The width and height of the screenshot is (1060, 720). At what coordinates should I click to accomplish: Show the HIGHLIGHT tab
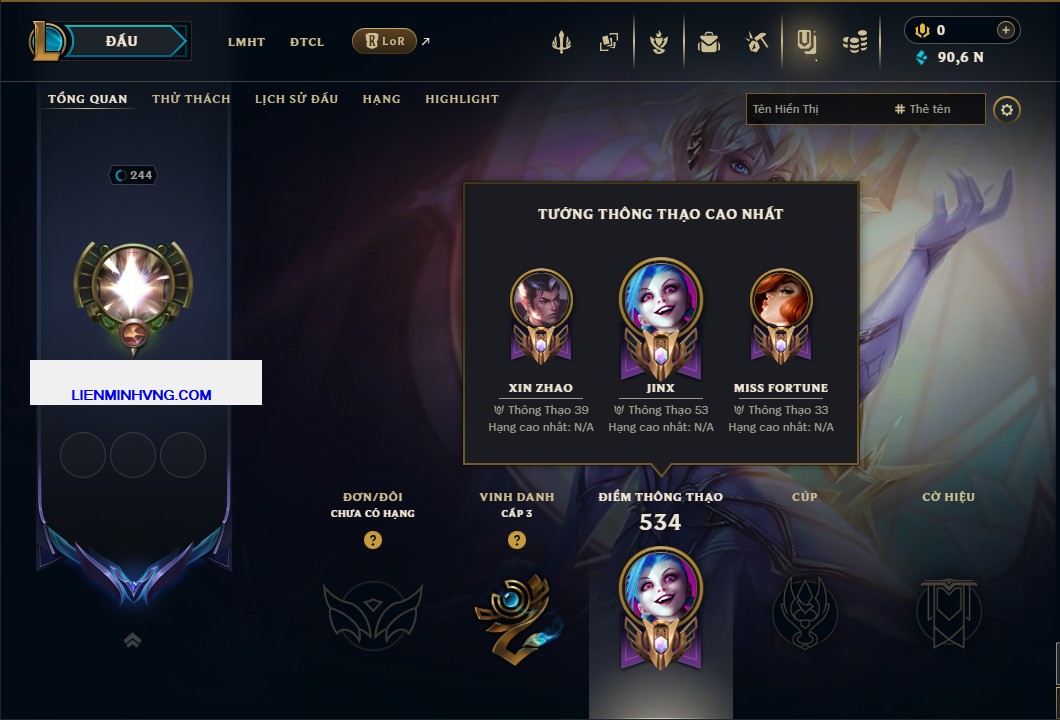[x=462, y=99]
